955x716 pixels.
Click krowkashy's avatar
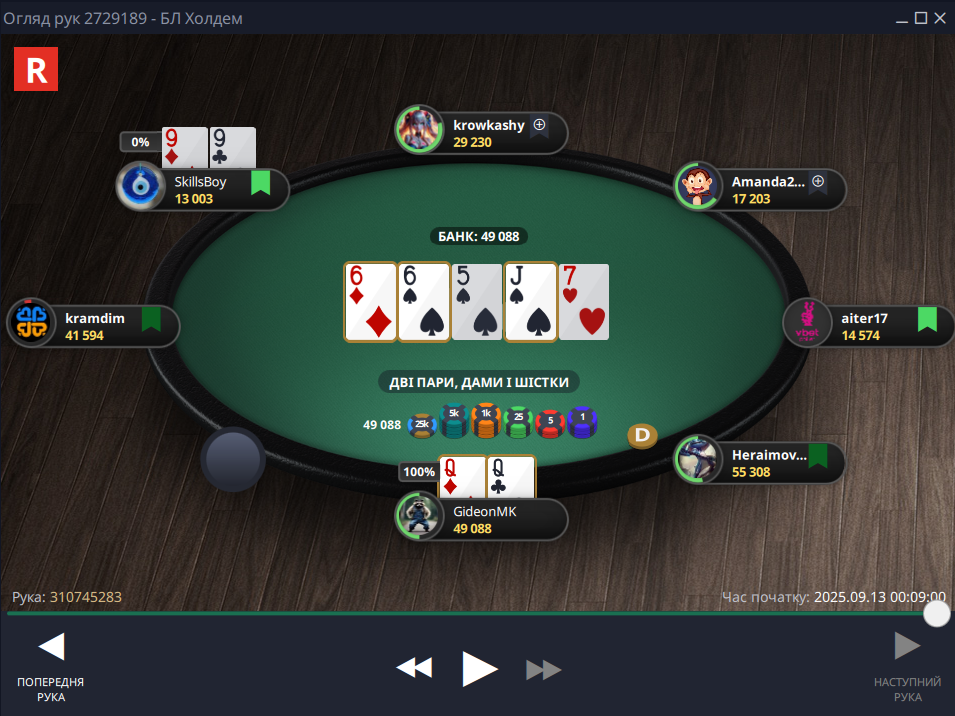418,130
